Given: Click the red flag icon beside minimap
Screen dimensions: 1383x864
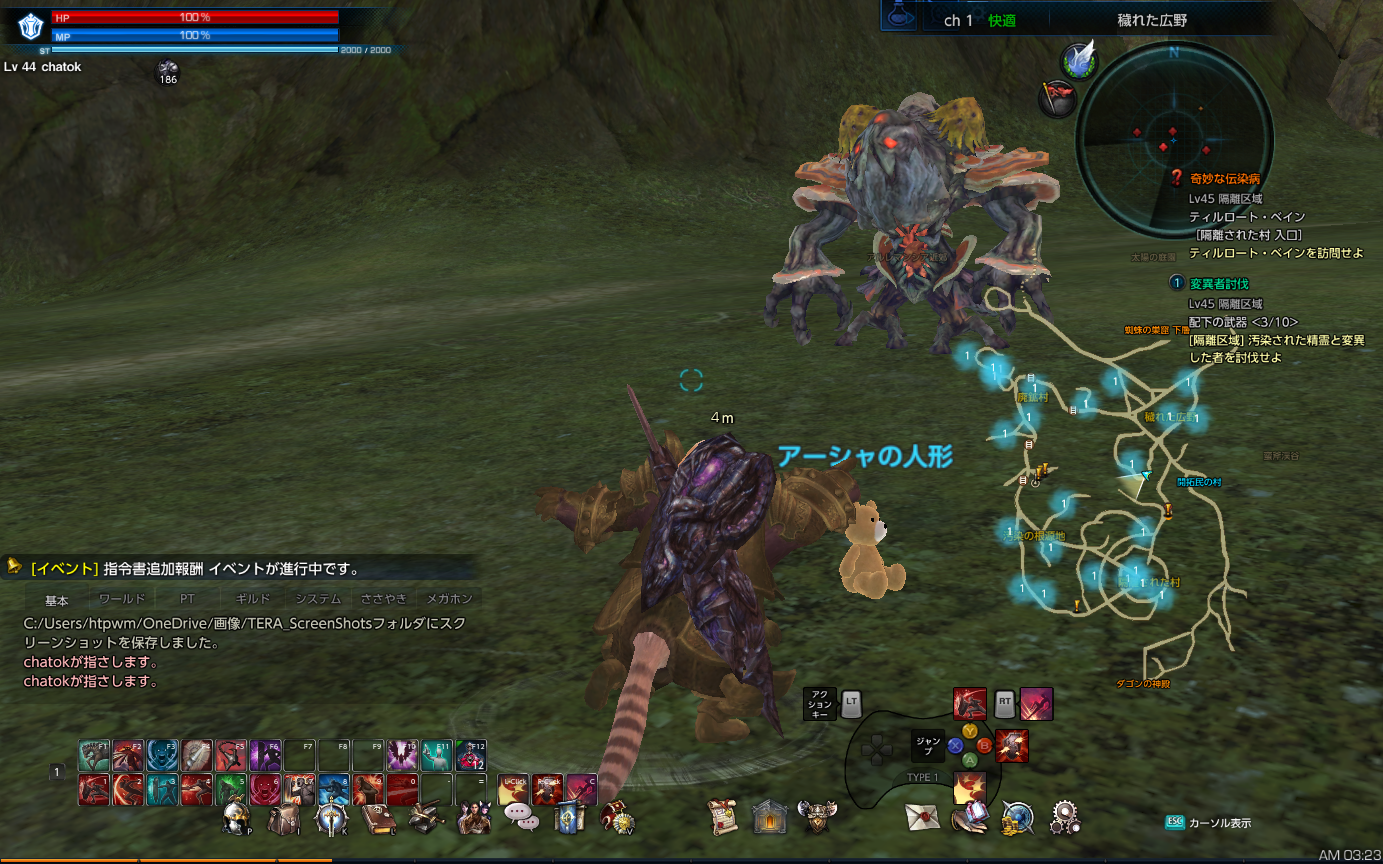Looking at the screenshot, I should (1056, 98).
